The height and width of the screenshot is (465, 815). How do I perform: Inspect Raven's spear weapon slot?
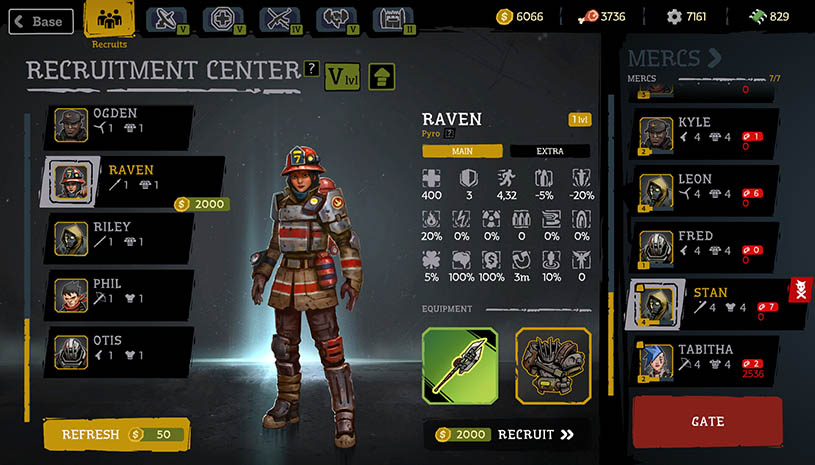(459, 364)
